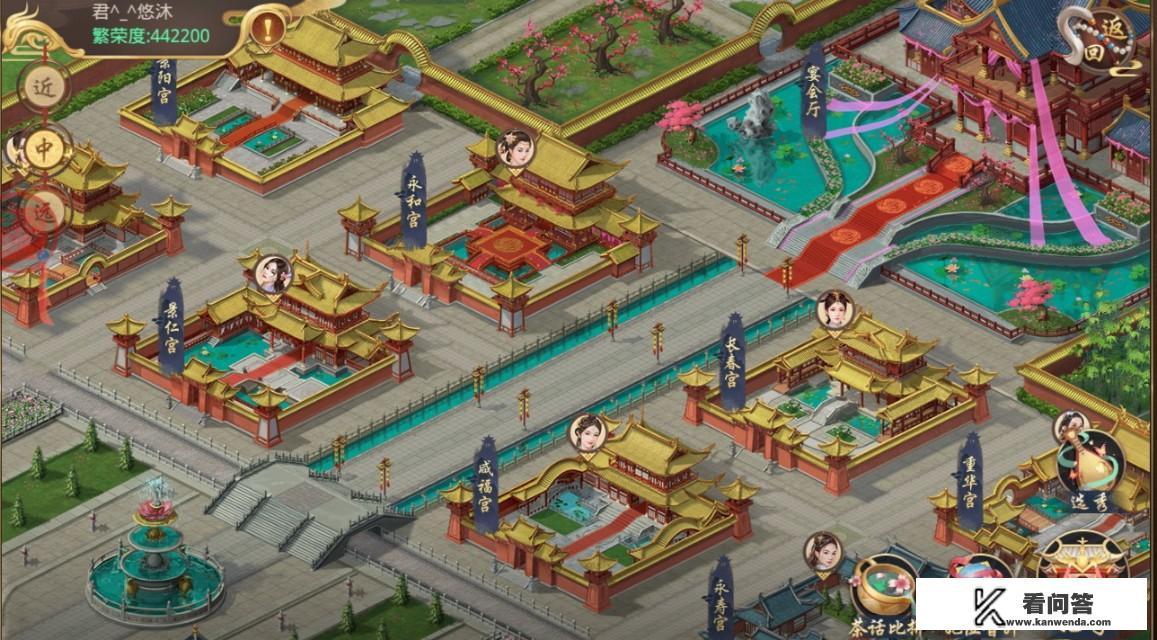Set zoom level to 近 (near)
Viewport: 1157px width, 640px height.
click(44, 88)
